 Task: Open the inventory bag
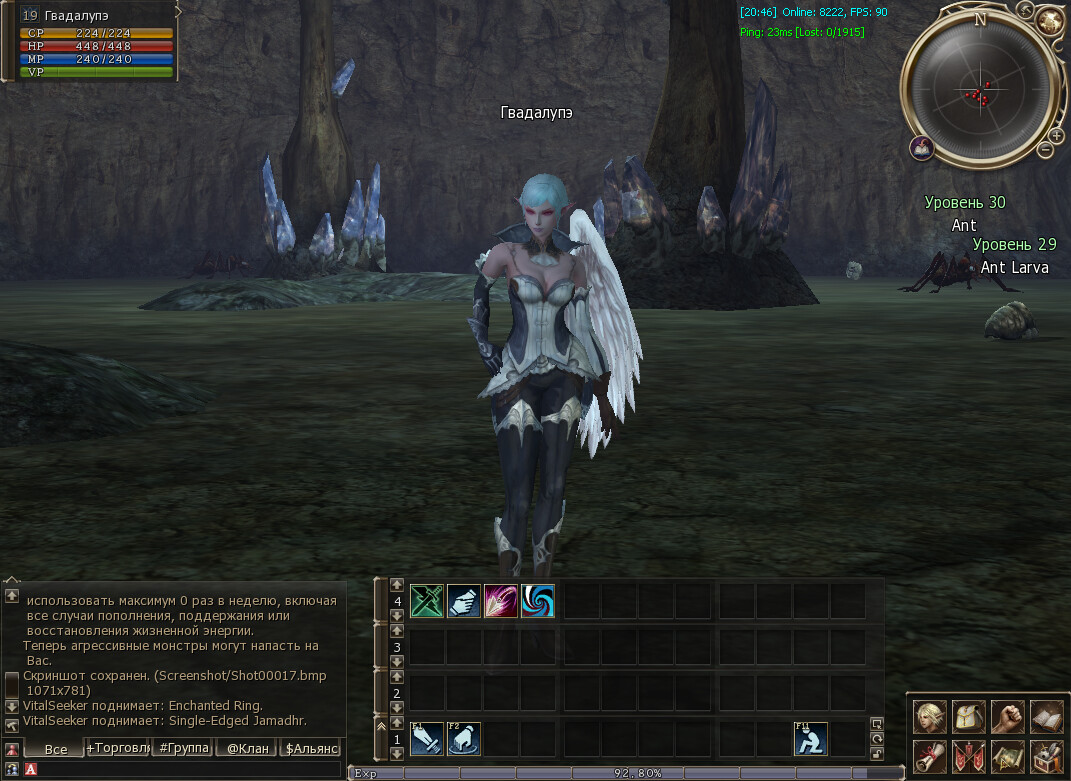[969, 716]
